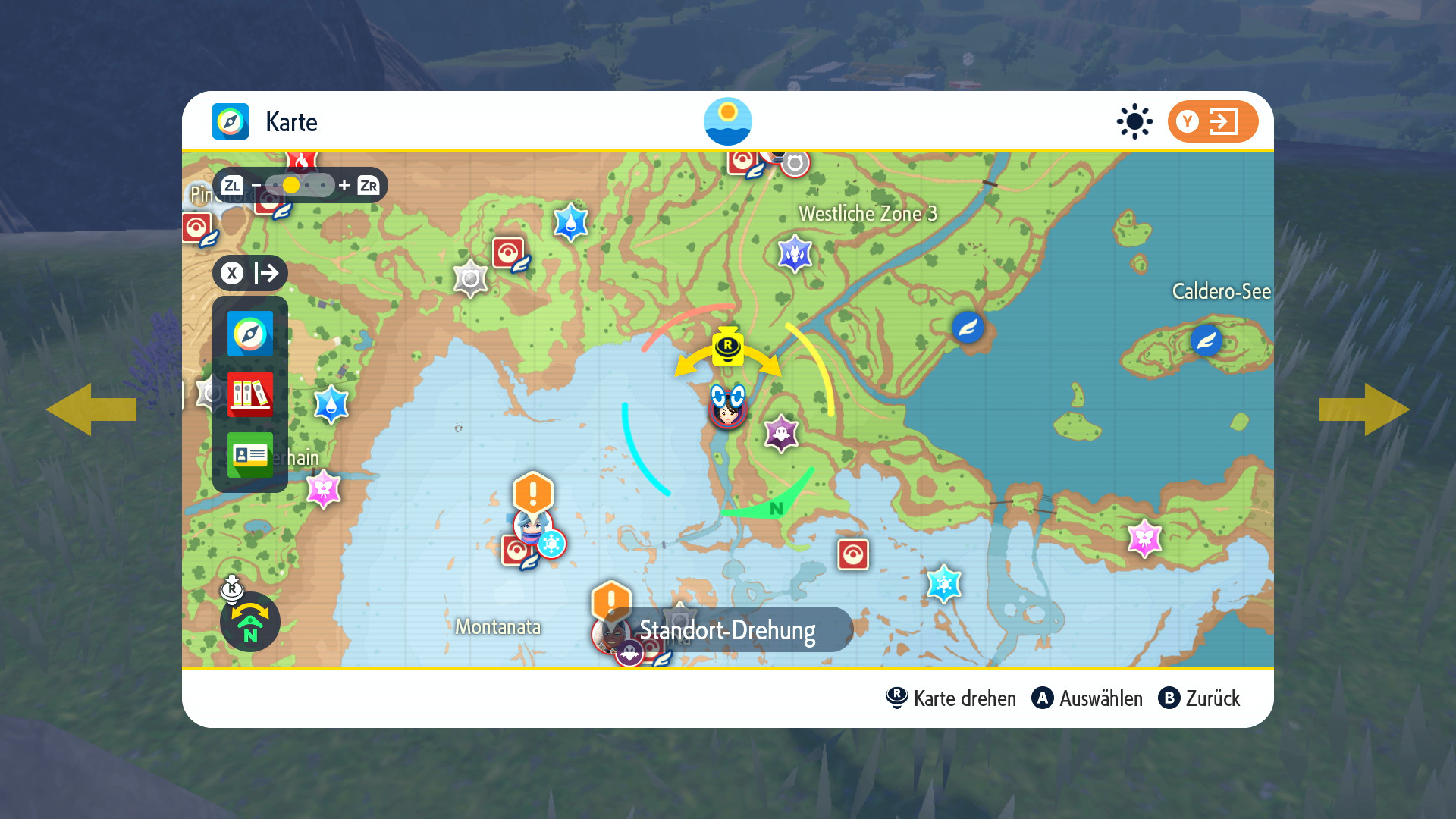This screenshot has width=1456, height=819.
Task: Select the Pokémon Center marker south of lake
Action: click(x=852, y=554)
